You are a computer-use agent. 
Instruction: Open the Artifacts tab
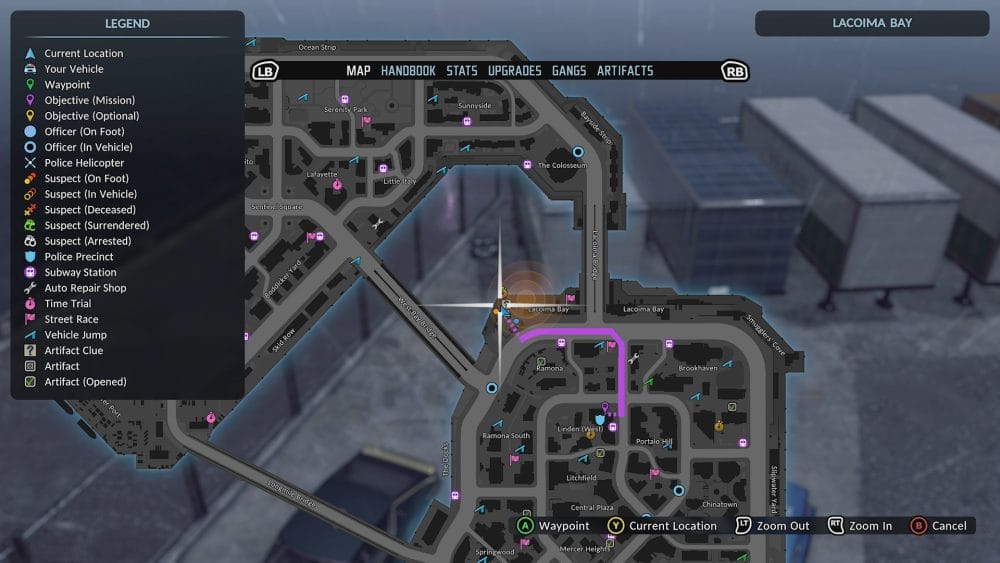point(625,71)
